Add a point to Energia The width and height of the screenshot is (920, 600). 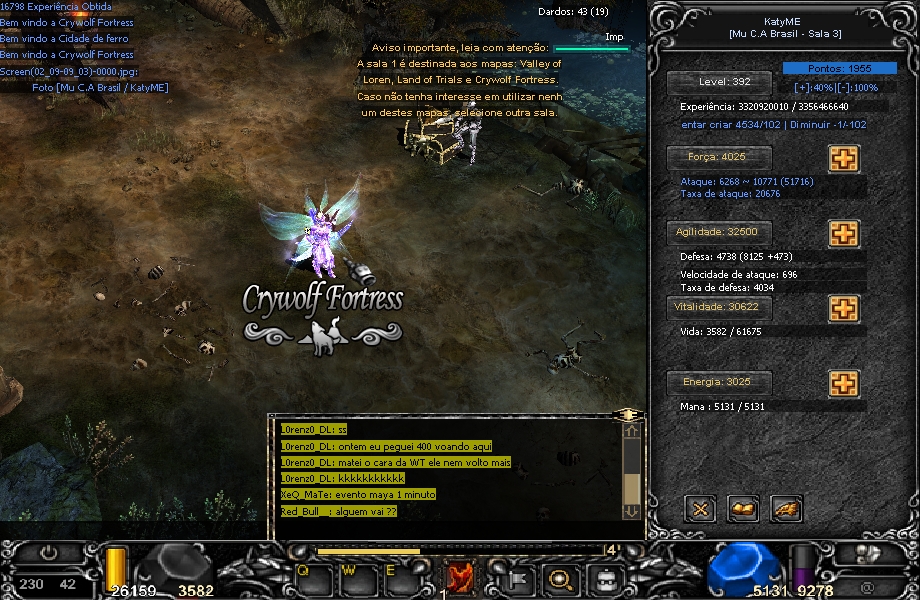[x=844, y=383]
